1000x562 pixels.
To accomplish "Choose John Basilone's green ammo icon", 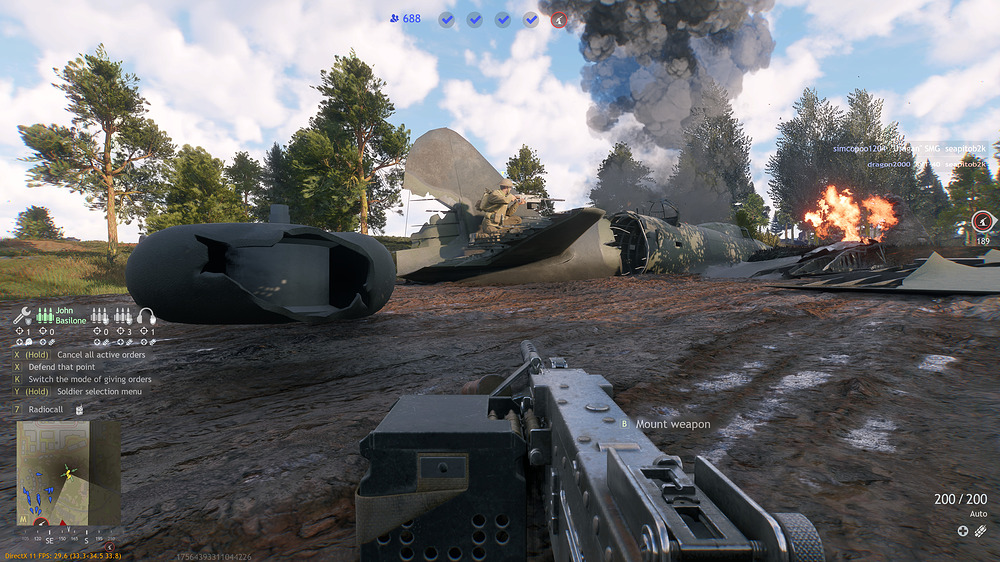I will [x=45, y=316].
